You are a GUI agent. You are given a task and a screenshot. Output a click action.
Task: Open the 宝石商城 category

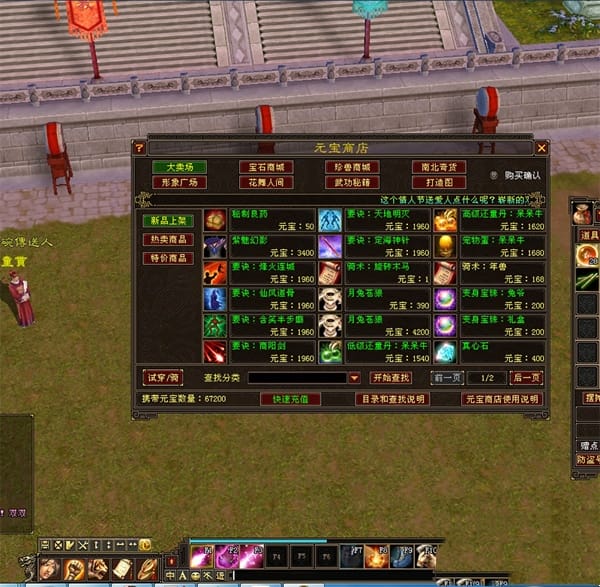tap(266, 167)
